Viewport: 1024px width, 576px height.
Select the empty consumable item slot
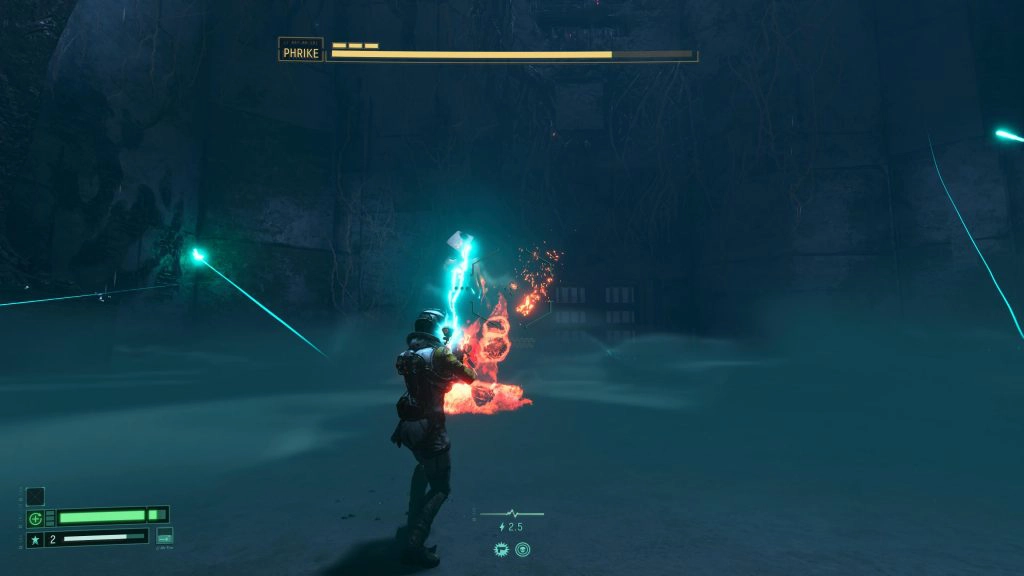[x=35, y=496]
